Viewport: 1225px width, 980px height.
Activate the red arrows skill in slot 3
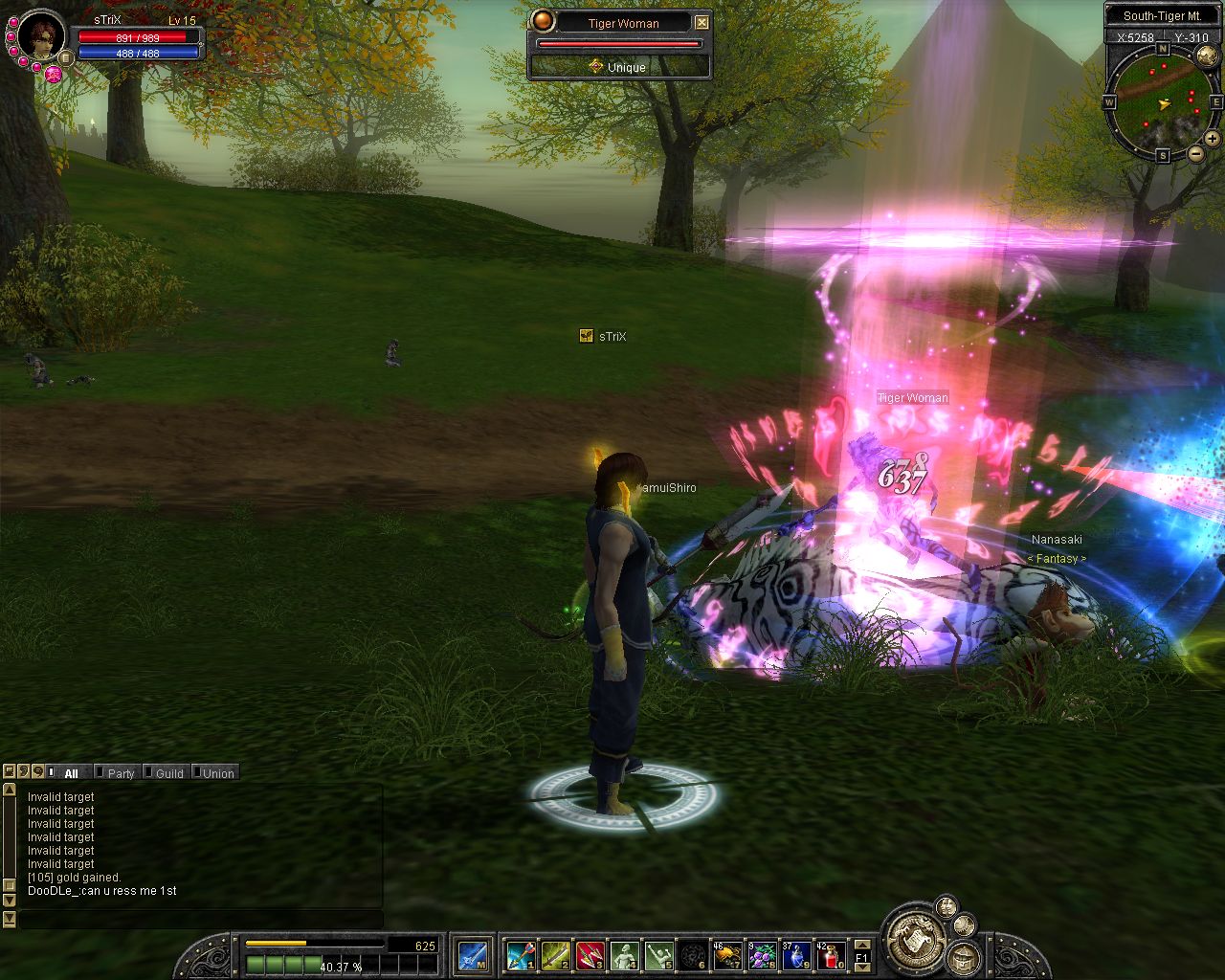pos(590,955)
